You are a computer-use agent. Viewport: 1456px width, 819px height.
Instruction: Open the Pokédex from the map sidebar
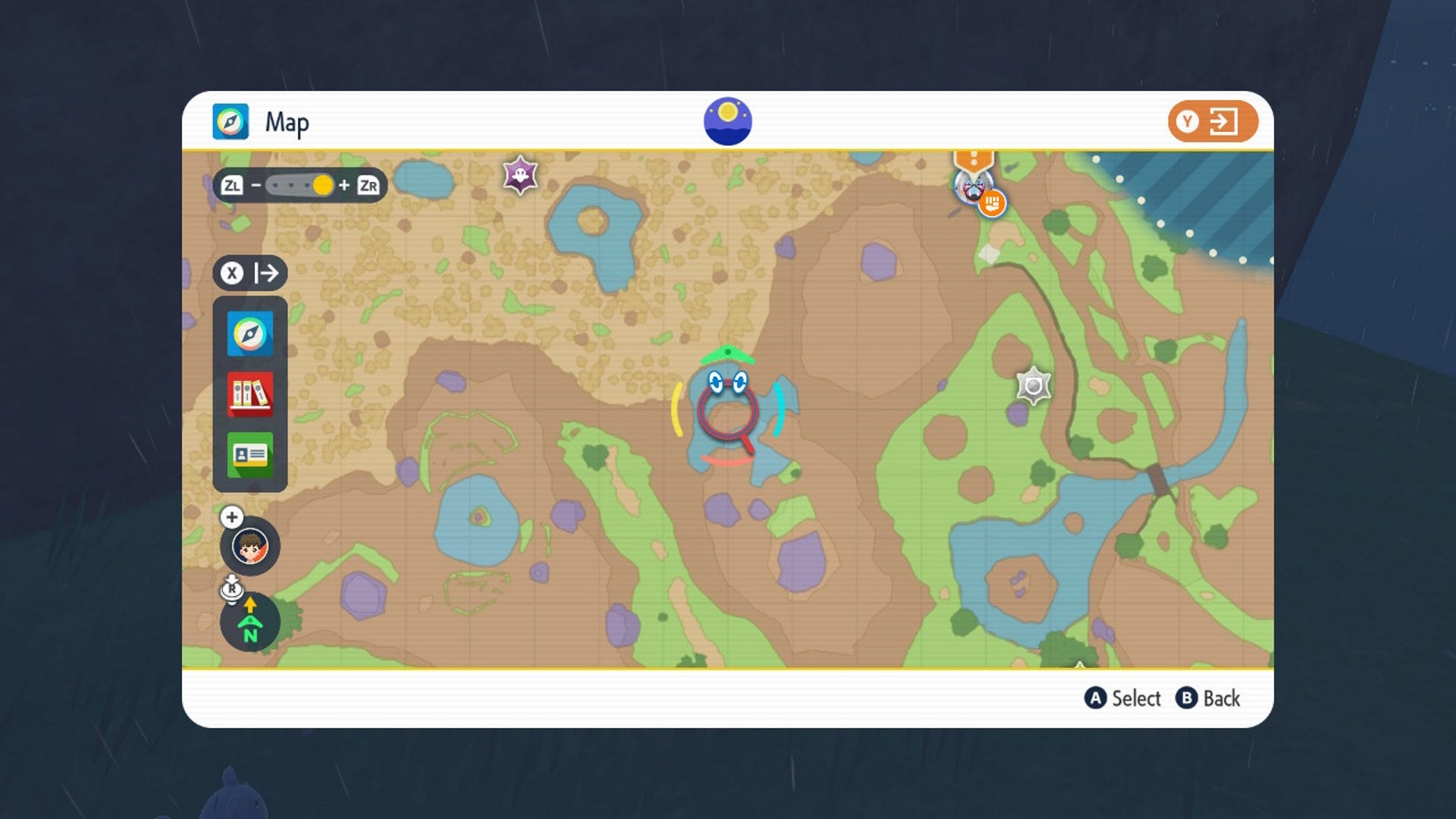pyautogui.click(x=250, y=395)
